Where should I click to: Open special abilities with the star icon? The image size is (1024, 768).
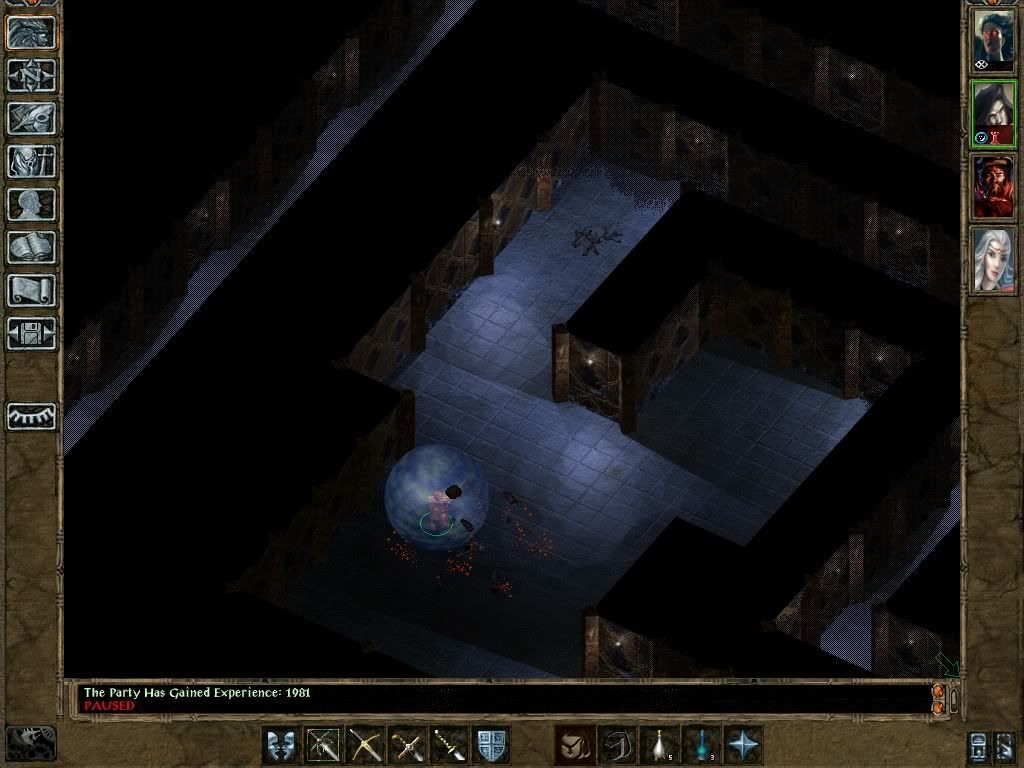(x=744, y=745)
